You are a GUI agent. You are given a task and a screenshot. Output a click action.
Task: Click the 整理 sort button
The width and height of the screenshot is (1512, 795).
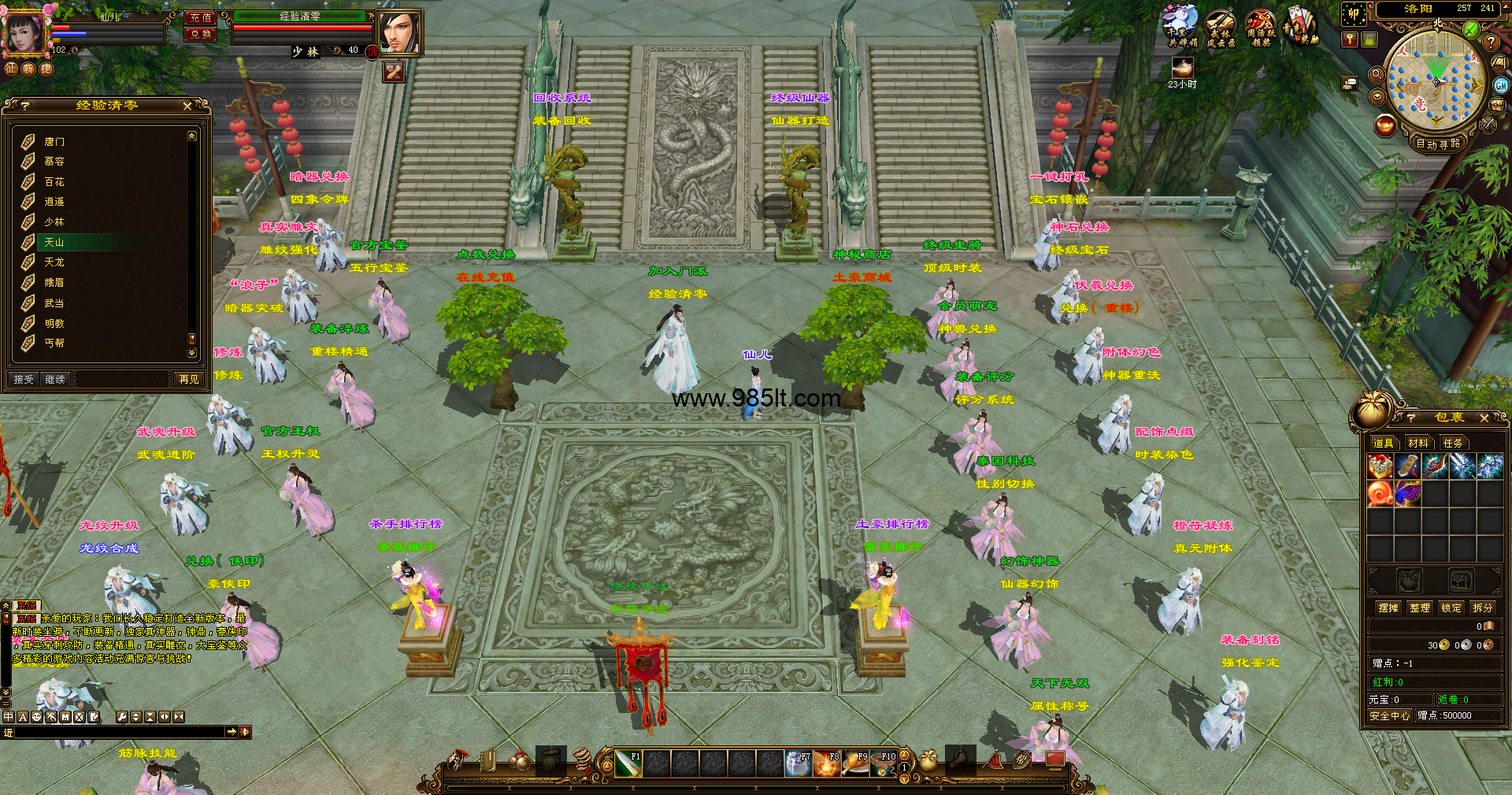(x=1420, y=607)
